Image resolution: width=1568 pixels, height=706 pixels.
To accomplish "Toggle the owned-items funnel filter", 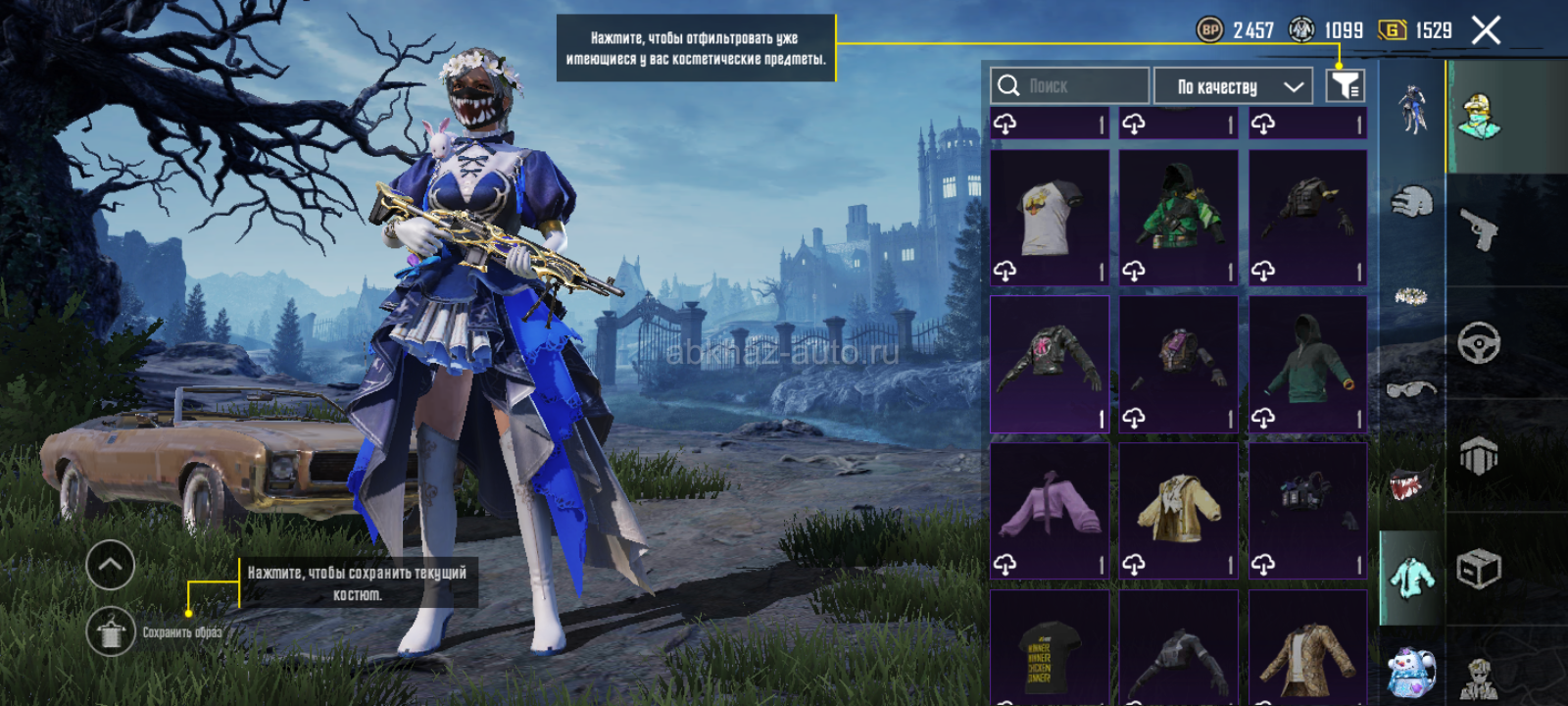I will [x=1345, y=86].
